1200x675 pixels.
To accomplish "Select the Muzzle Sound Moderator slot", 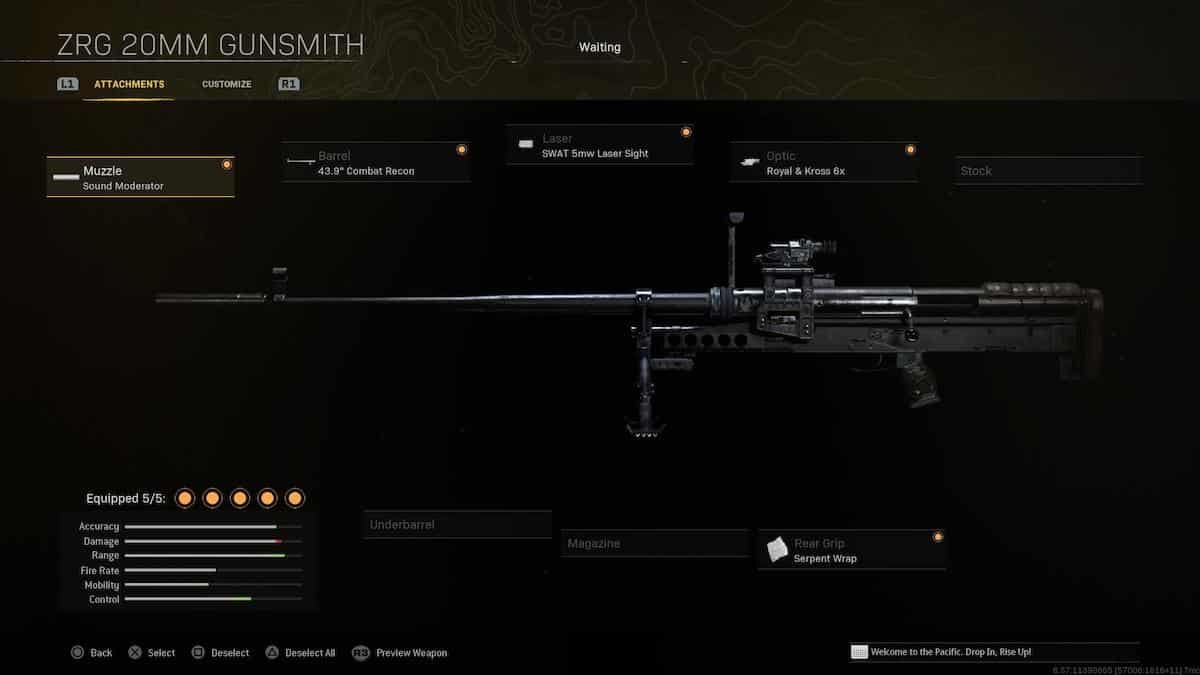I will [140, 177].
